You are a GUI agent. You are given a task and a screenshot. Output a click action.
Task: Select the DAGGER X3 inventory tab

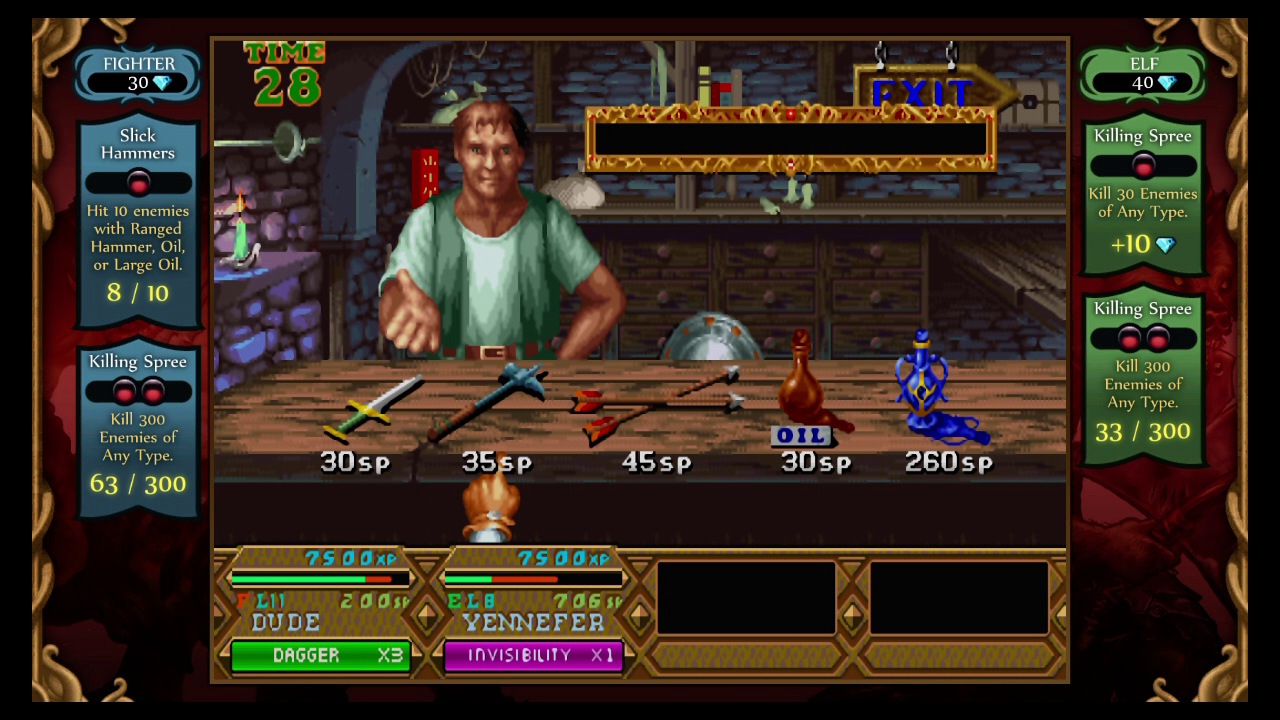click(320, 656)
